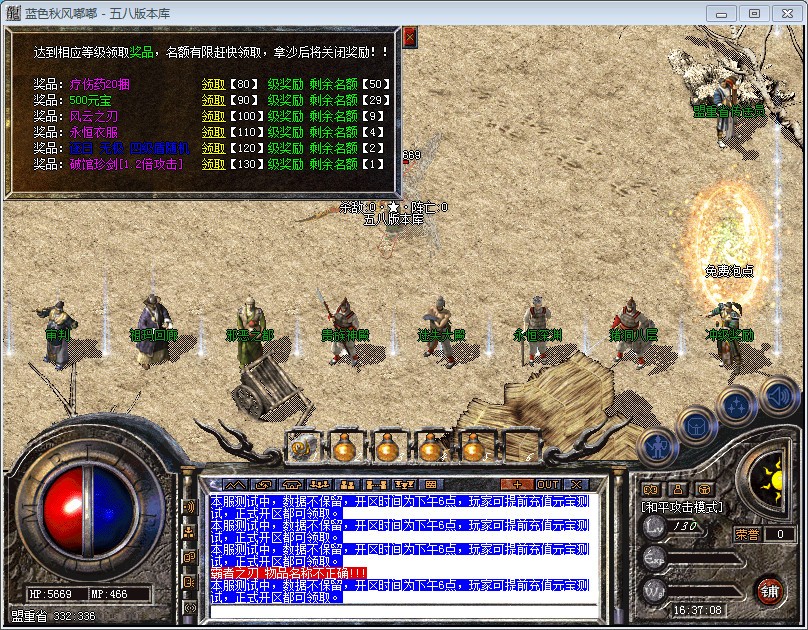Screen dimensions: 808x630
Task: Use the scroll item in the belt
Action: (301, 447)
